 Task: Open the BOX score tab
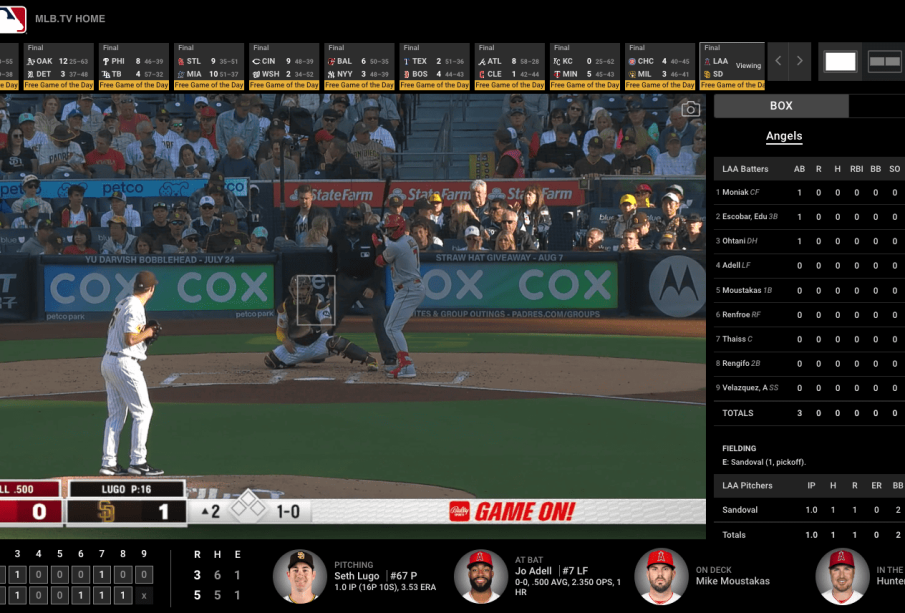(781, 106)
